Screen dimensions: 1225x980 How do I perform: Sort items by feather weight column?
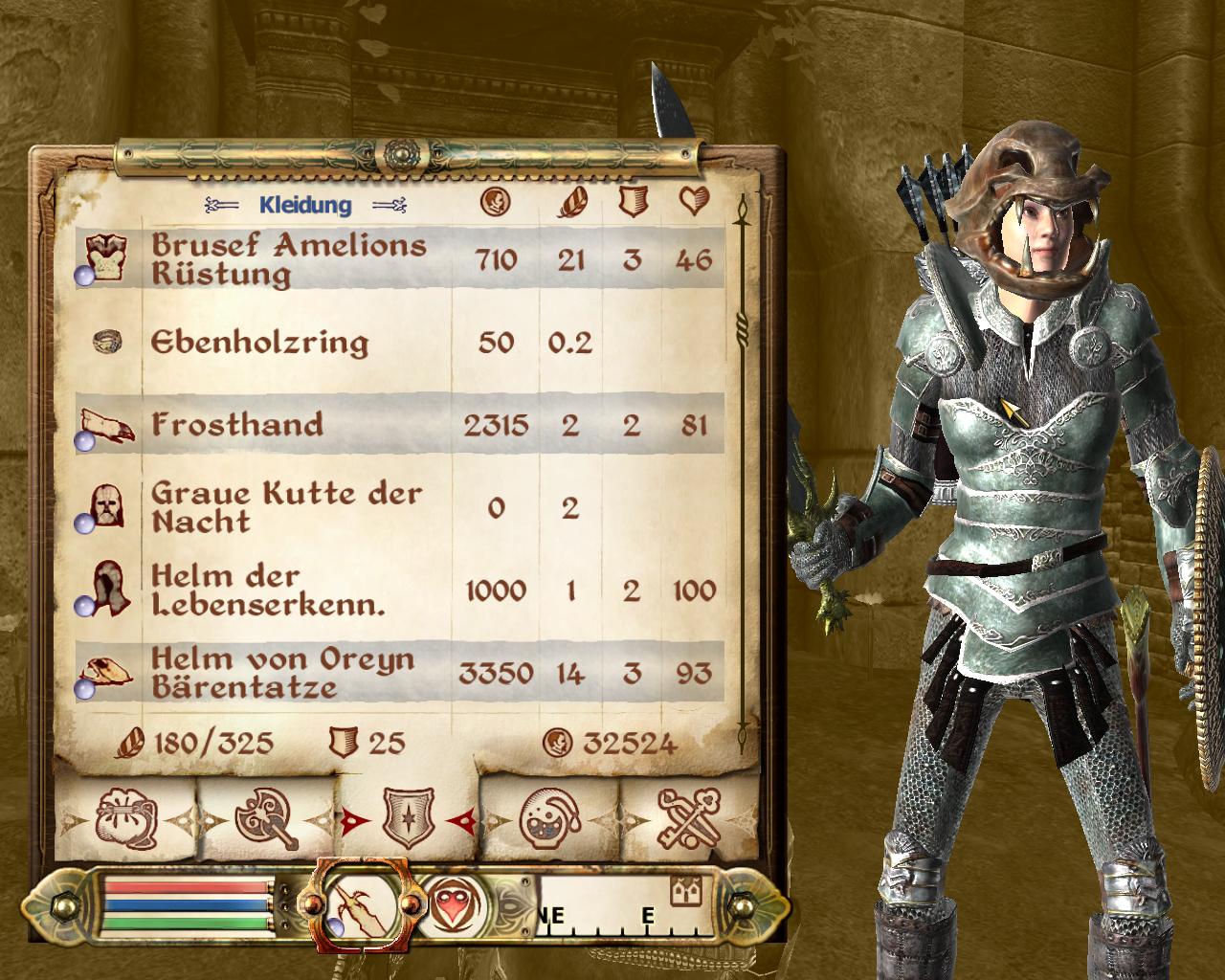(571, 202)
